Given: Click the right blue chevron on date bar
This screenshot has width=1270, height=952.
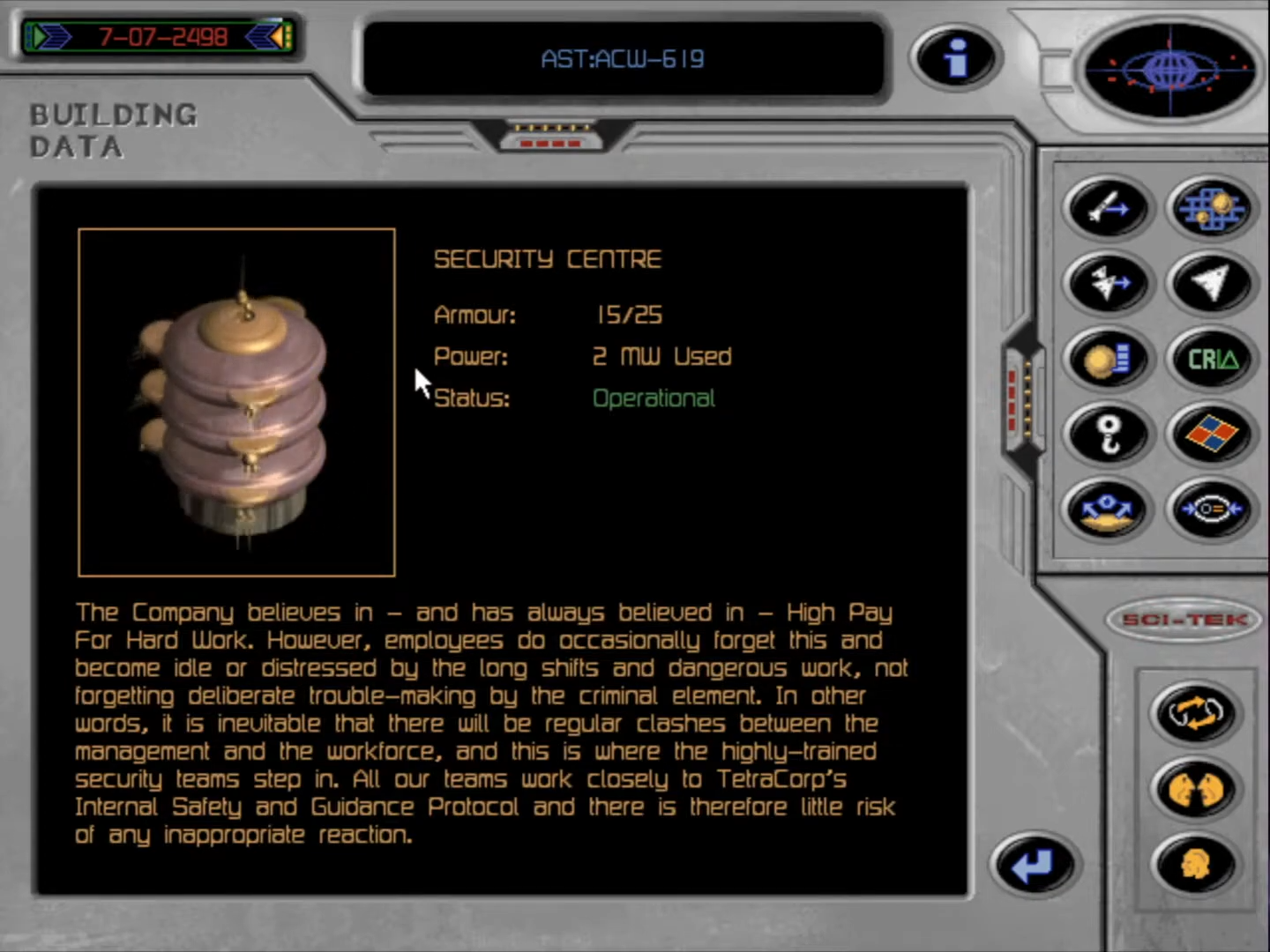Looking at the screenshot, I should (266, 37).
